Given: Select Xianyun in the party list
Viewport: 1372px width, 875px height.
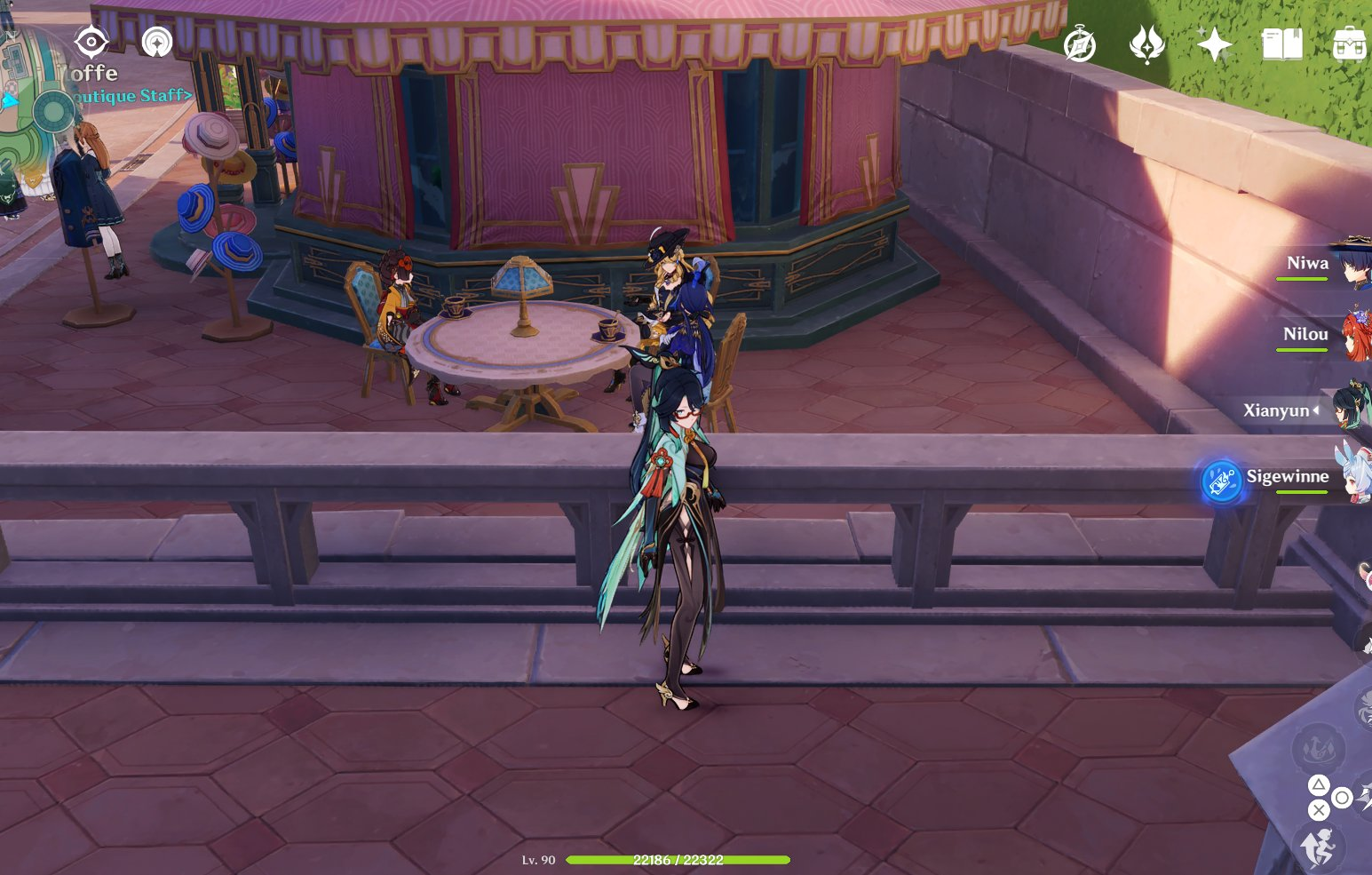Looking at the screenshot, I should click(x=1276, y=410).
